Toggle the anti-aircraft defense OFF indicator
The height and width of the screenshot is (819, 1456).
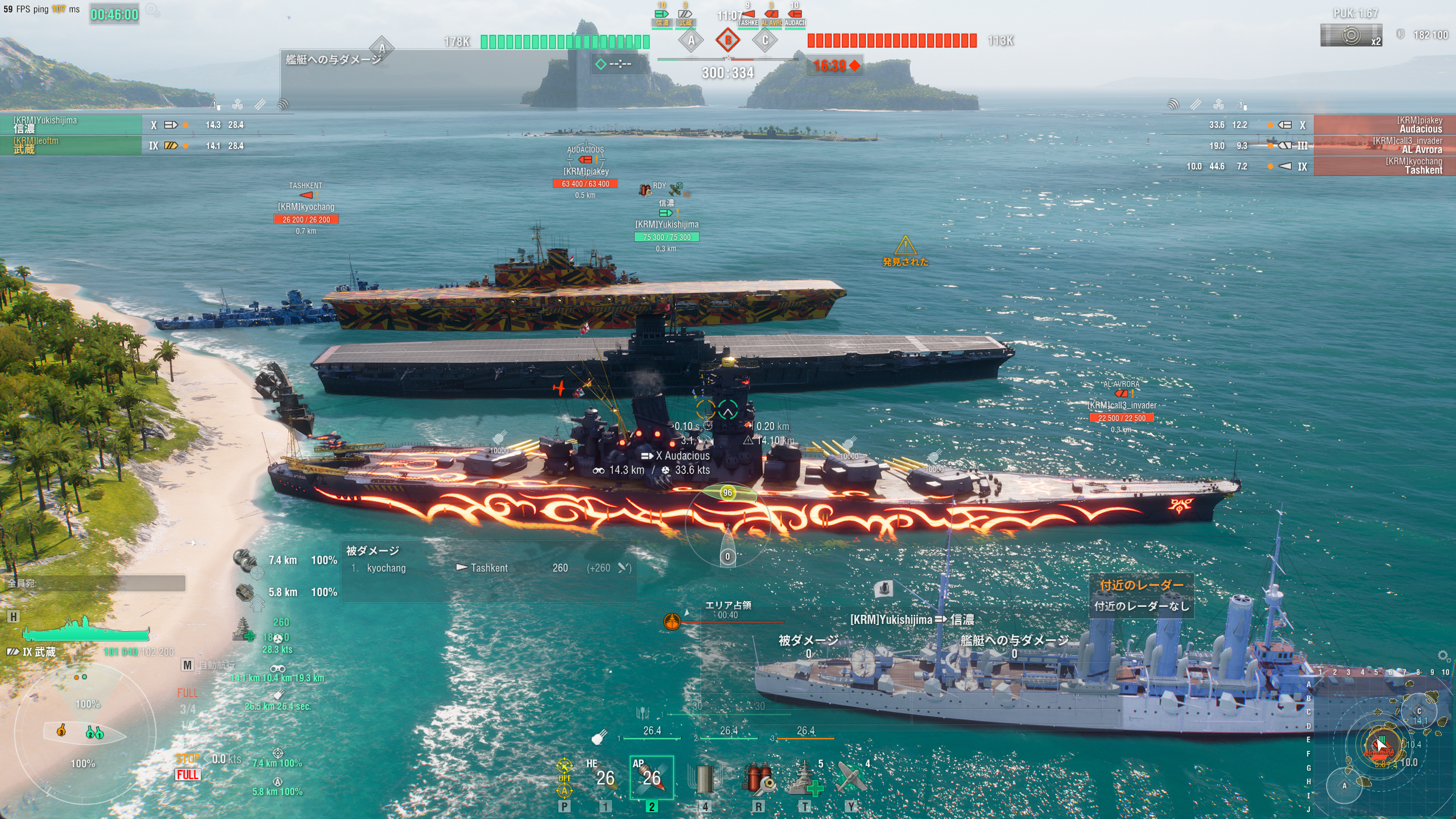click(x=564, y=777)
